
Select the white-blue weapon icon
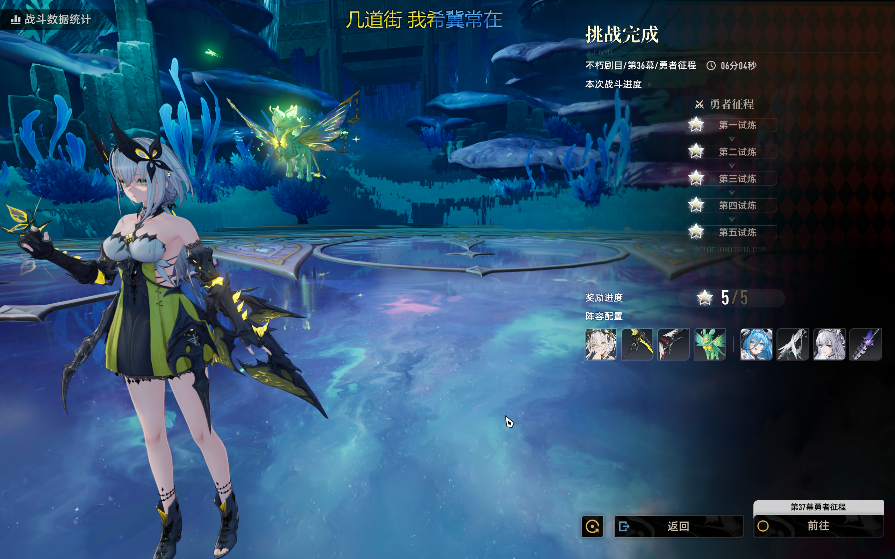click(793, 344)
